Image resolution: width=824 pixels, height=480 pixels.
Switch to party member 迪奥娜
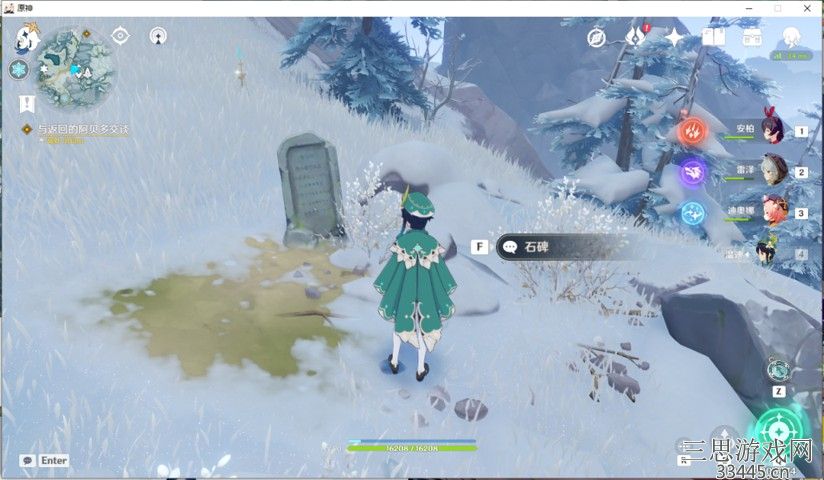click(x=771, y=212)
